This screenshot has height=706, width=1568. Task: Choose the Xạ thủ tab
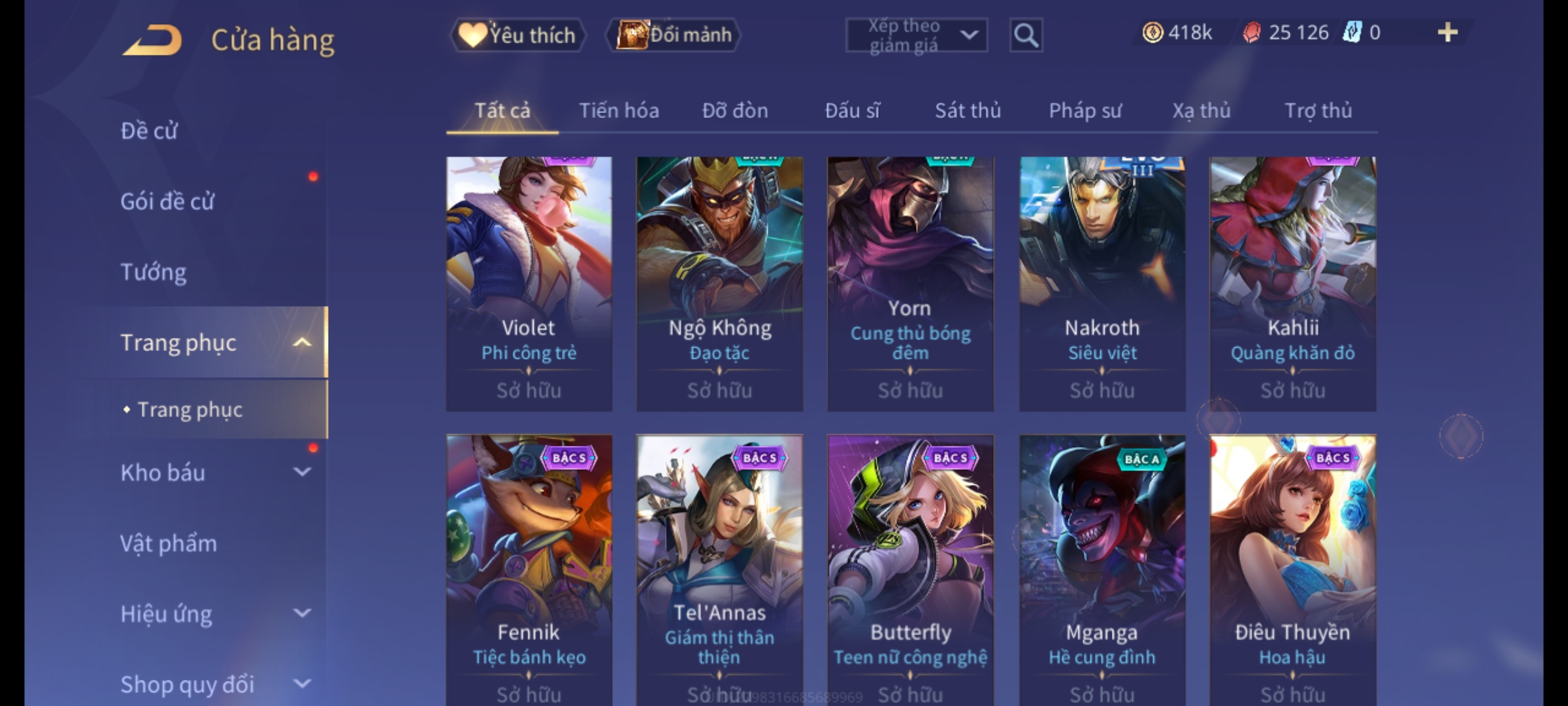coord(1201,110)
